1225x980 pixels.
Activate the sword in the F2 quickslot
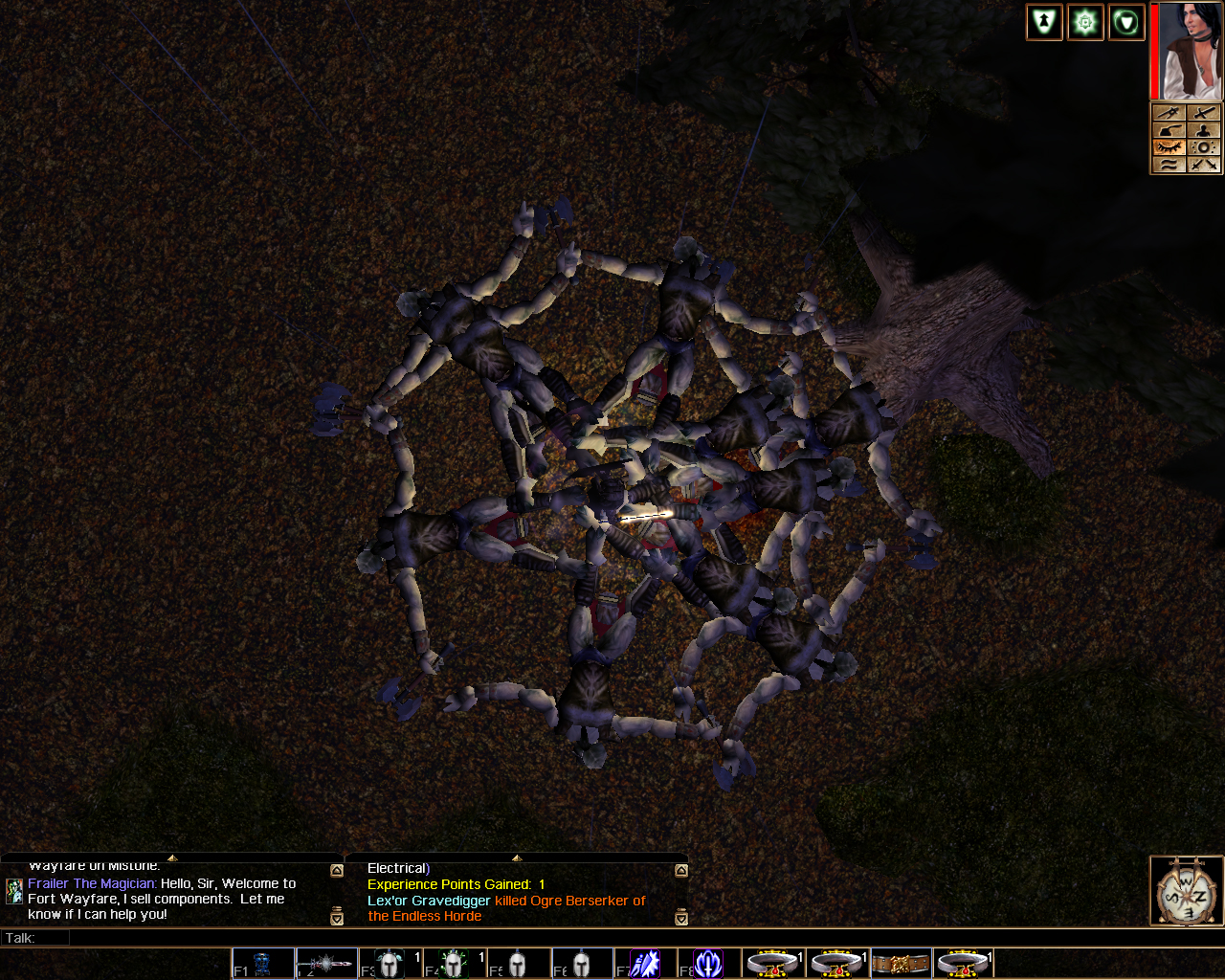pyautogui.click(x=326, y=963)
